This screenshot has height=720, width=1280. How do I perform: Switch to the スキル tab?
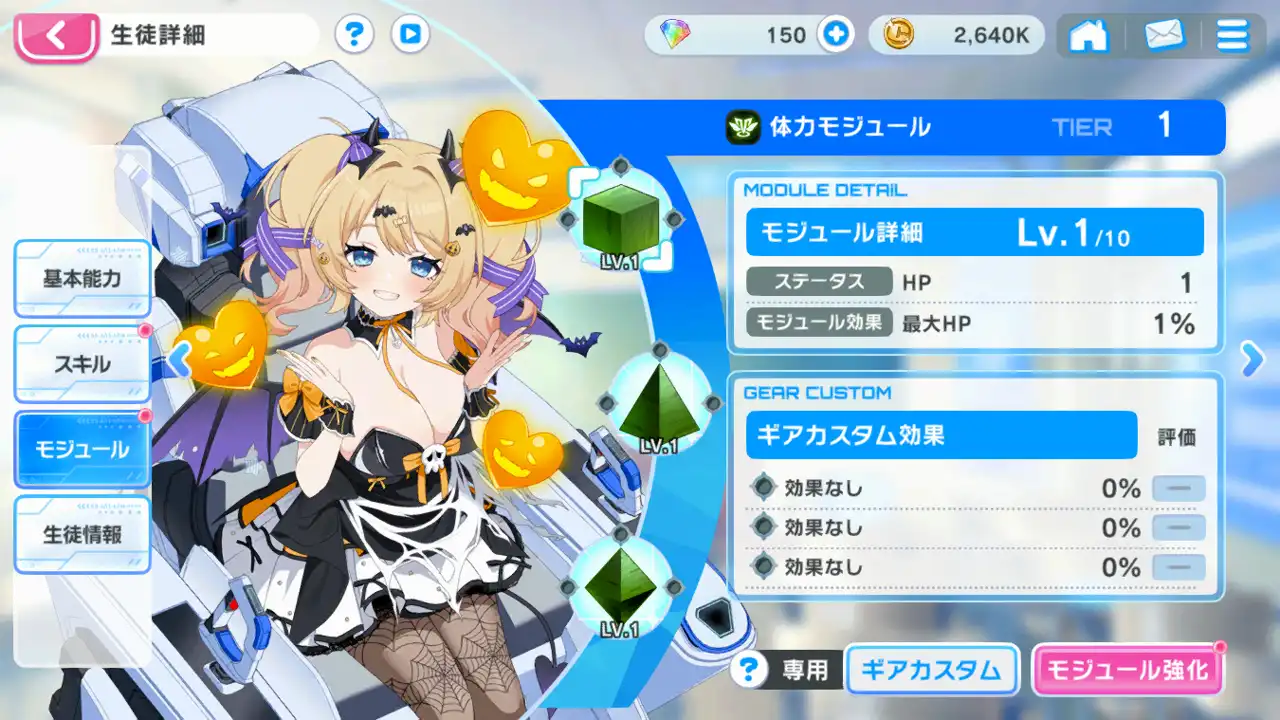pos(82,364)
